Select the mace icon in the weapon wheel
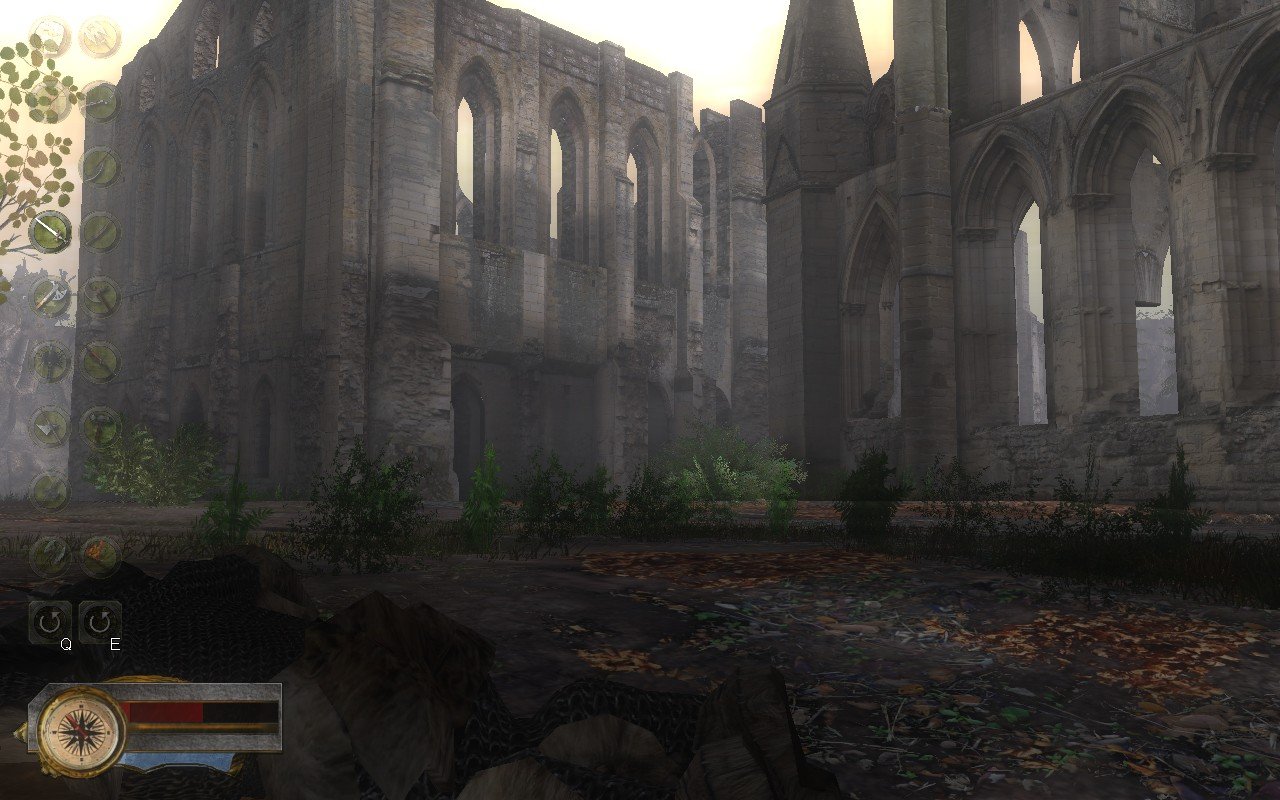The width and height of the screenshot is (1280, 800). (50, 360)
